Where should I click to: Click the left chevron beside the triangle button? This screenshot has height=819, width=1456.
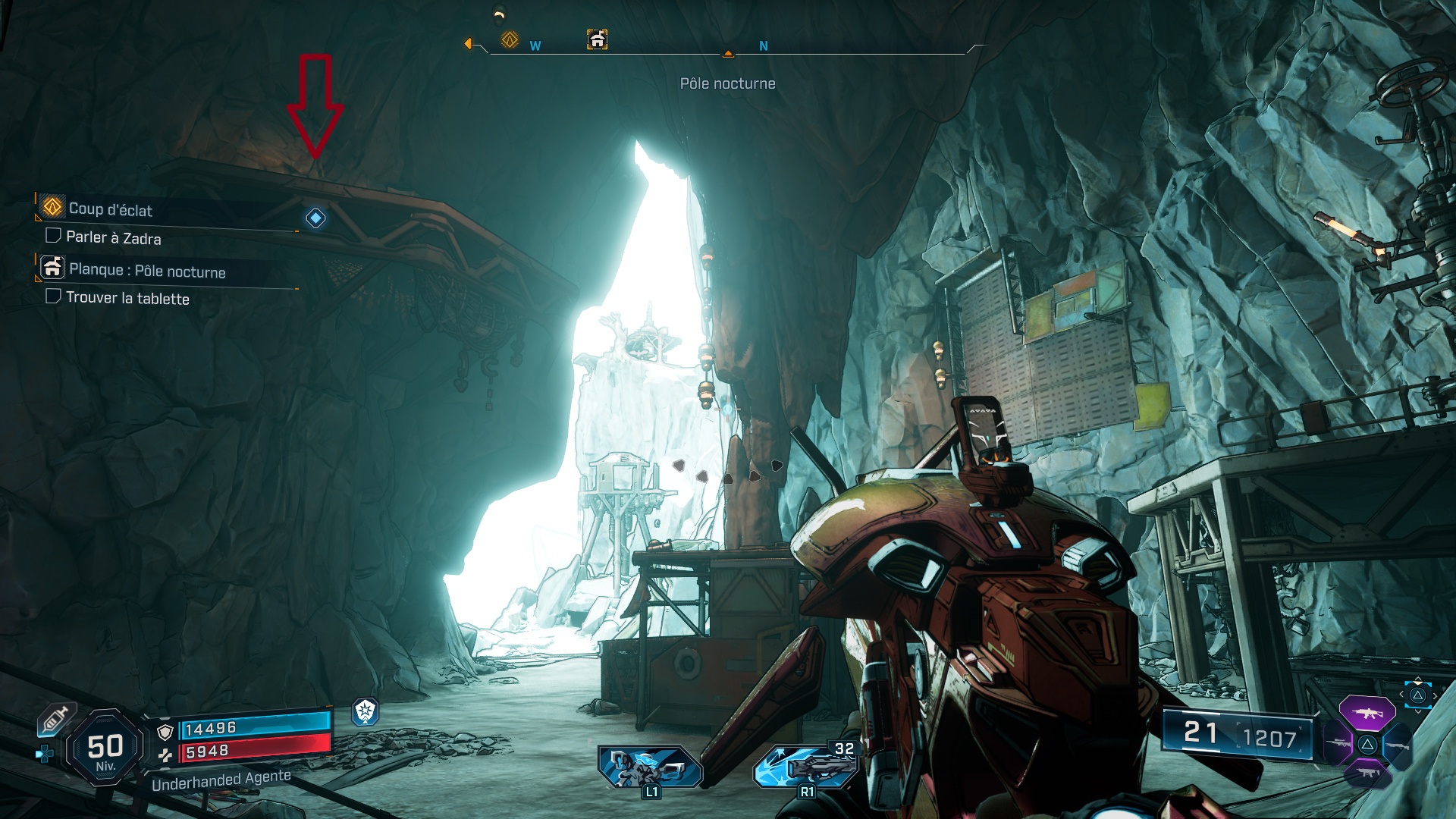pyautogui.click(x=1401, y=695)
